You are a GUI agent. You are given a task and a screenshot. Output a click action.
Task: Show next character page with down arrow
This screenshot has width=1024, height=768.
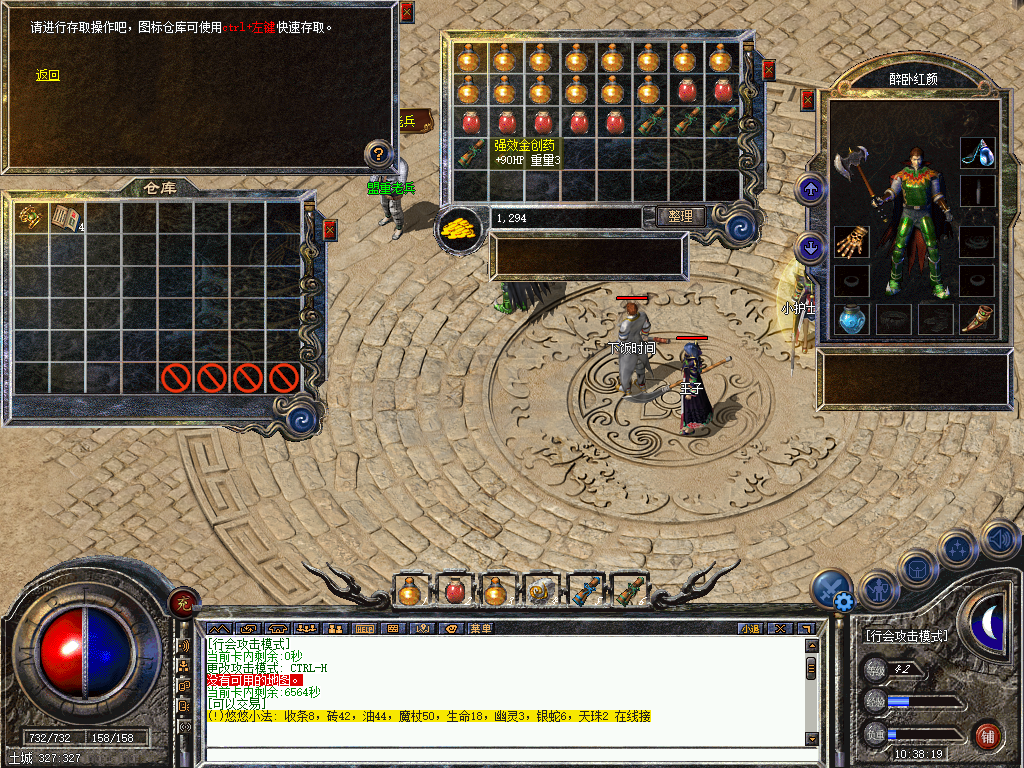point(810,247)
